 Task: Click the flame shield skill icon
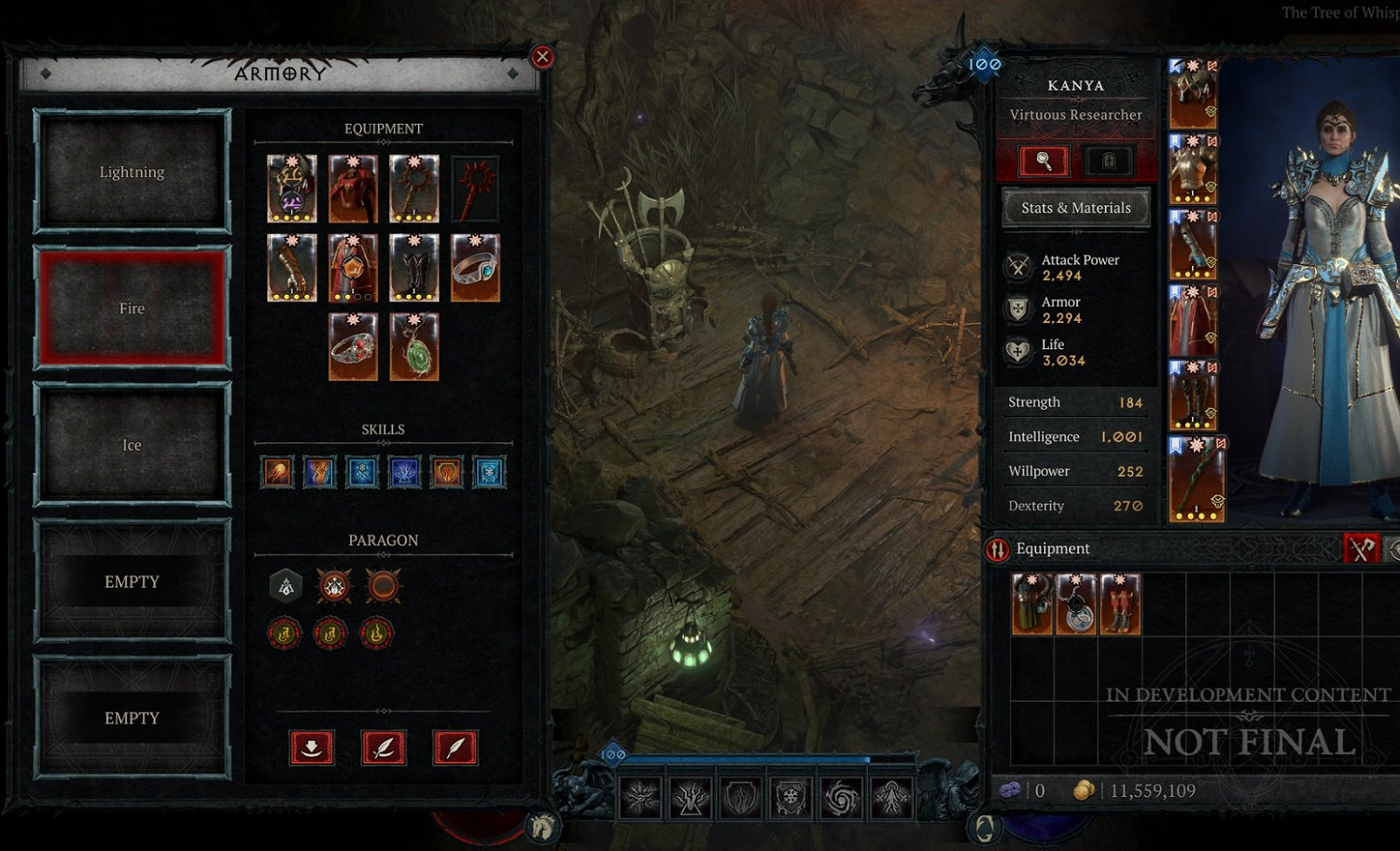tap(447, 472)
